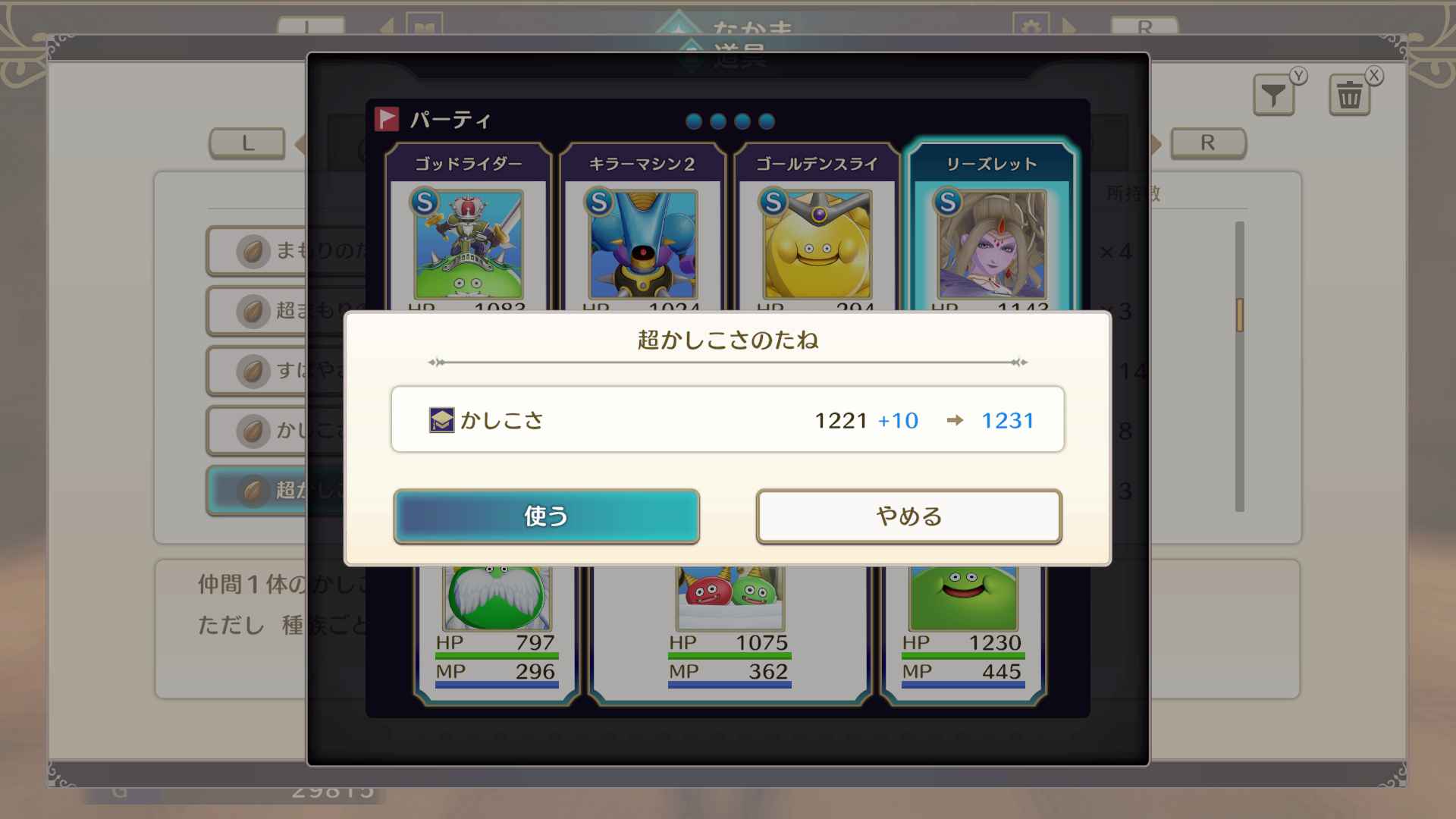Open the filter options with the funnel icon

click(x=1273, y=93)
